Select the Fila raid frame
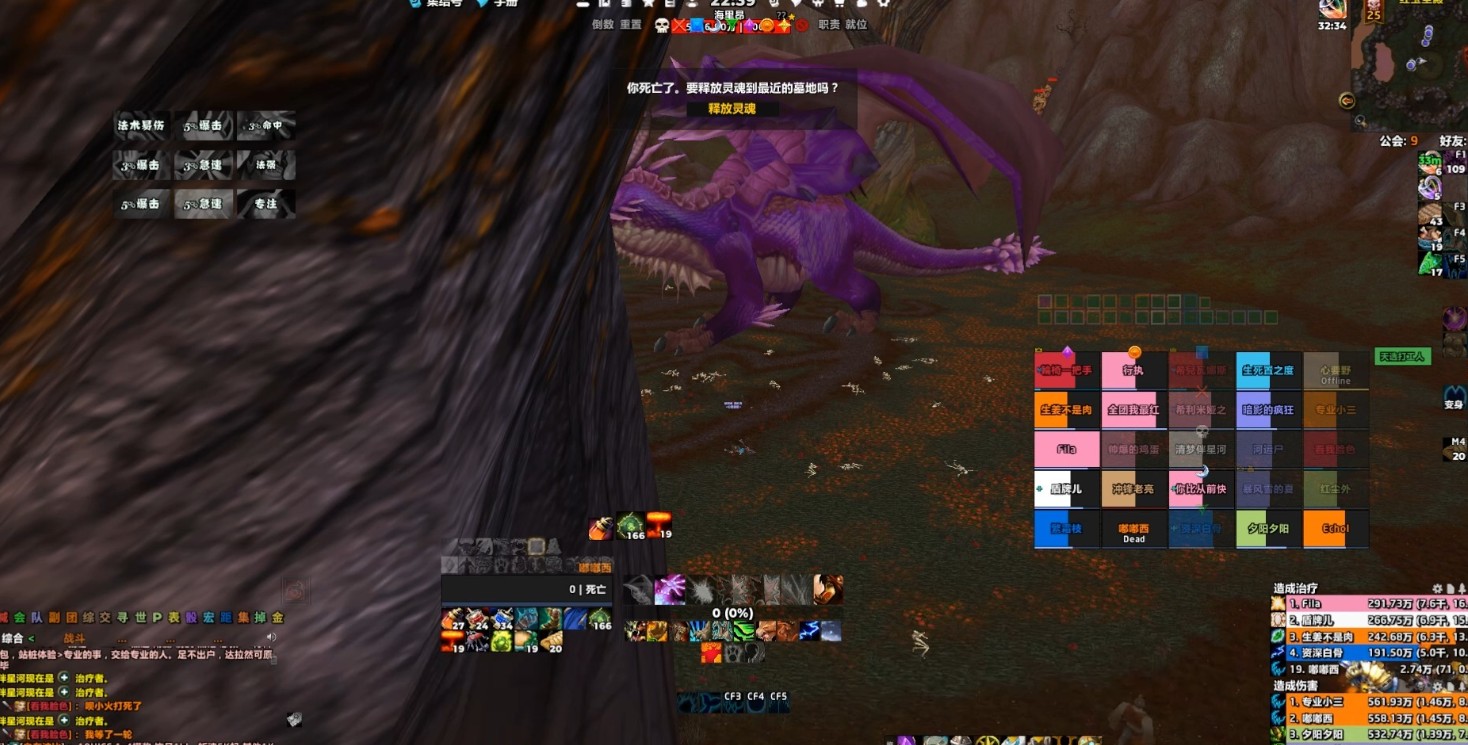The image size is (1468, 745). 1066,450
